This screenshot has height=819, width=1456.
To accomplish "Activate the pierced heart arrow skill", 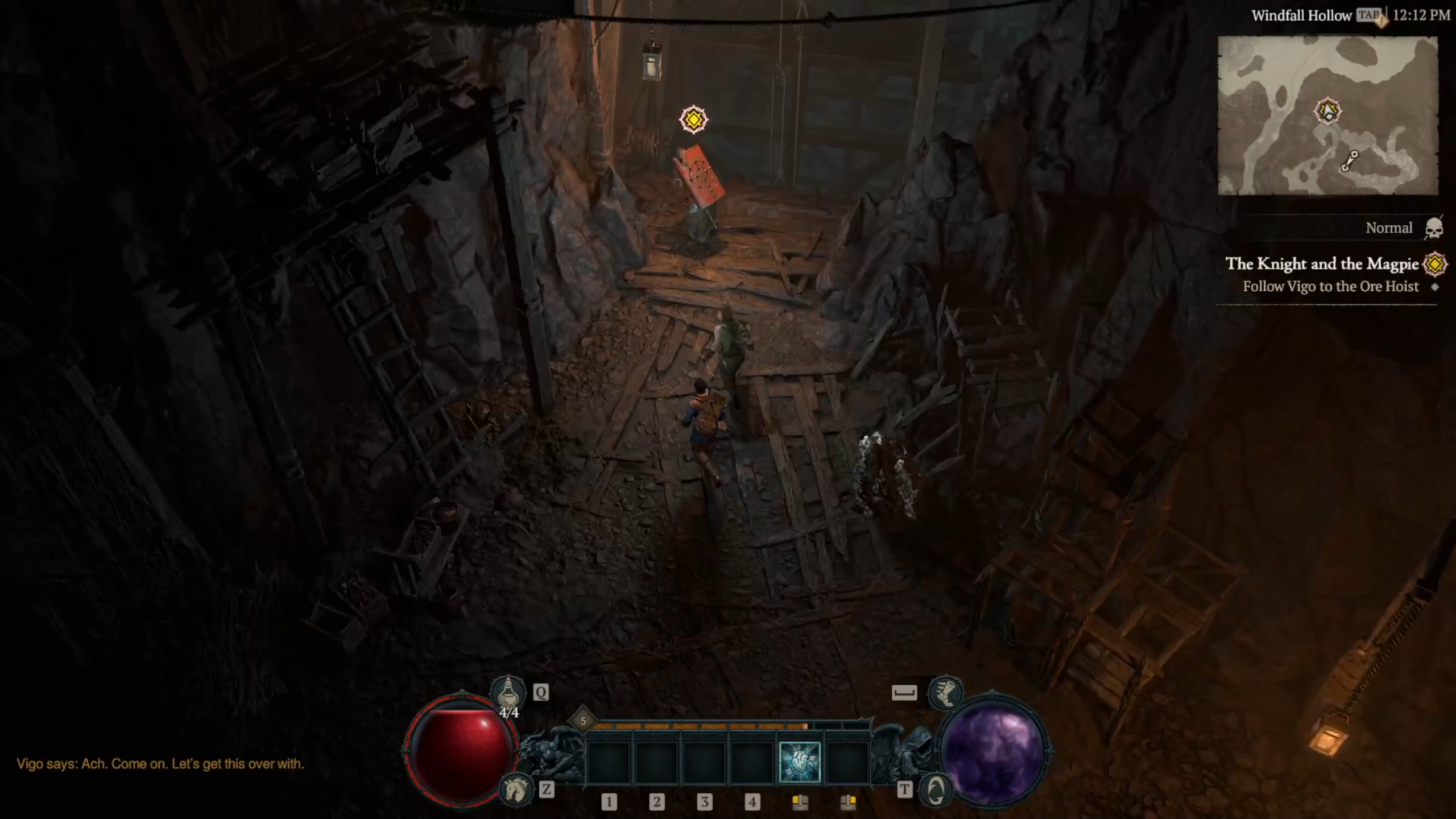I will [800, 762].
